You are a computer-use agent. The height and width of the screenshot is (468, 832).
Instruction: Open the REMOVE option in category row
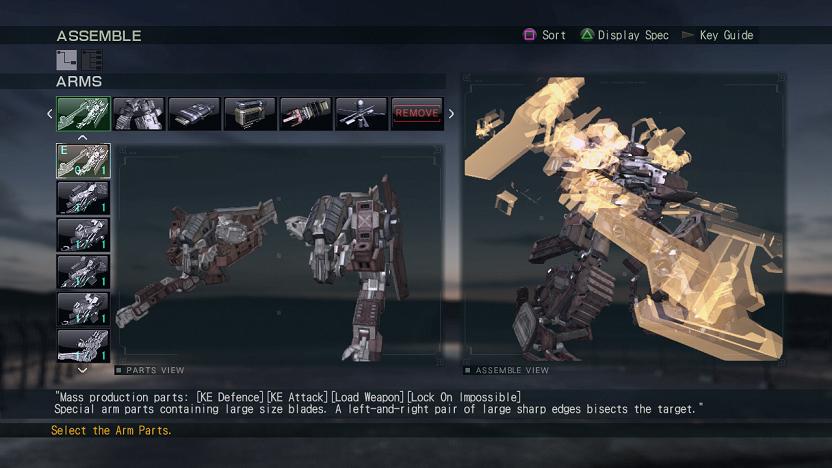417,114
